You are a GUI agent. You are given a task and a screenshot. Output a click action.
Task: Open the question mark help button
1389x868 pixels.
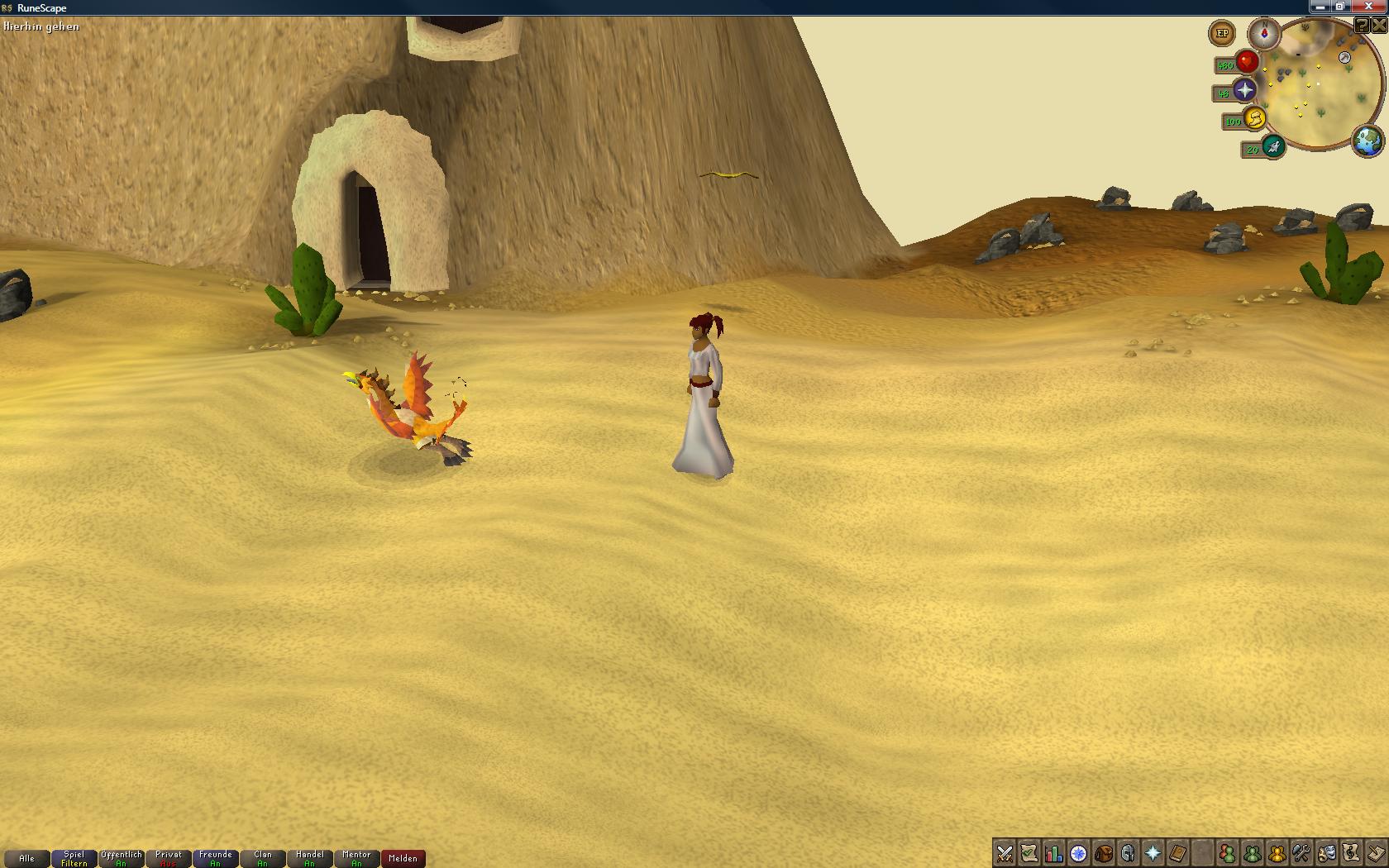(1361, 26)
